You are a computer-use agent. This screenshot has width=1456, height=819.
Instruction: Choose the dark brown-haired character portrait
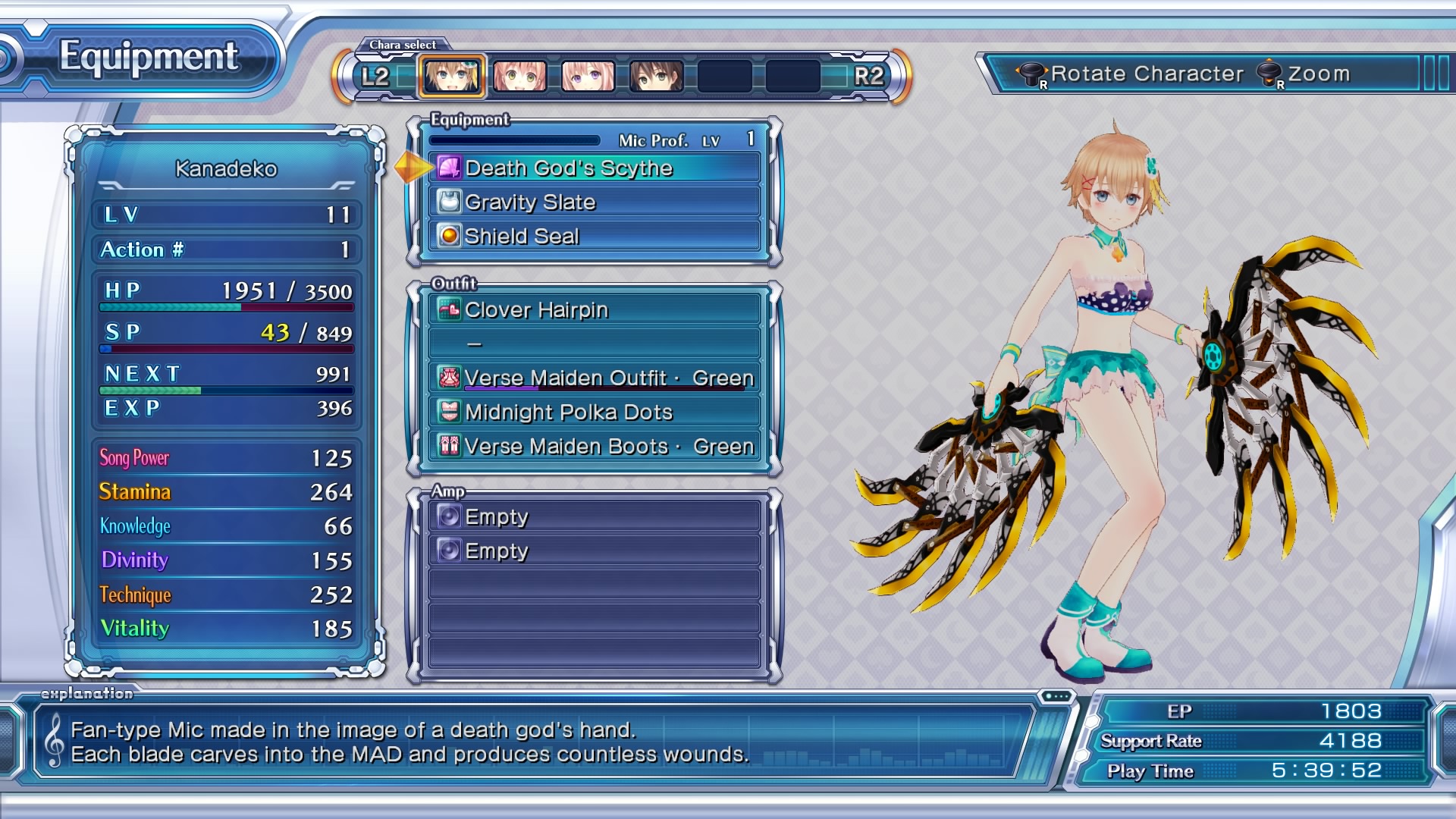657,77
